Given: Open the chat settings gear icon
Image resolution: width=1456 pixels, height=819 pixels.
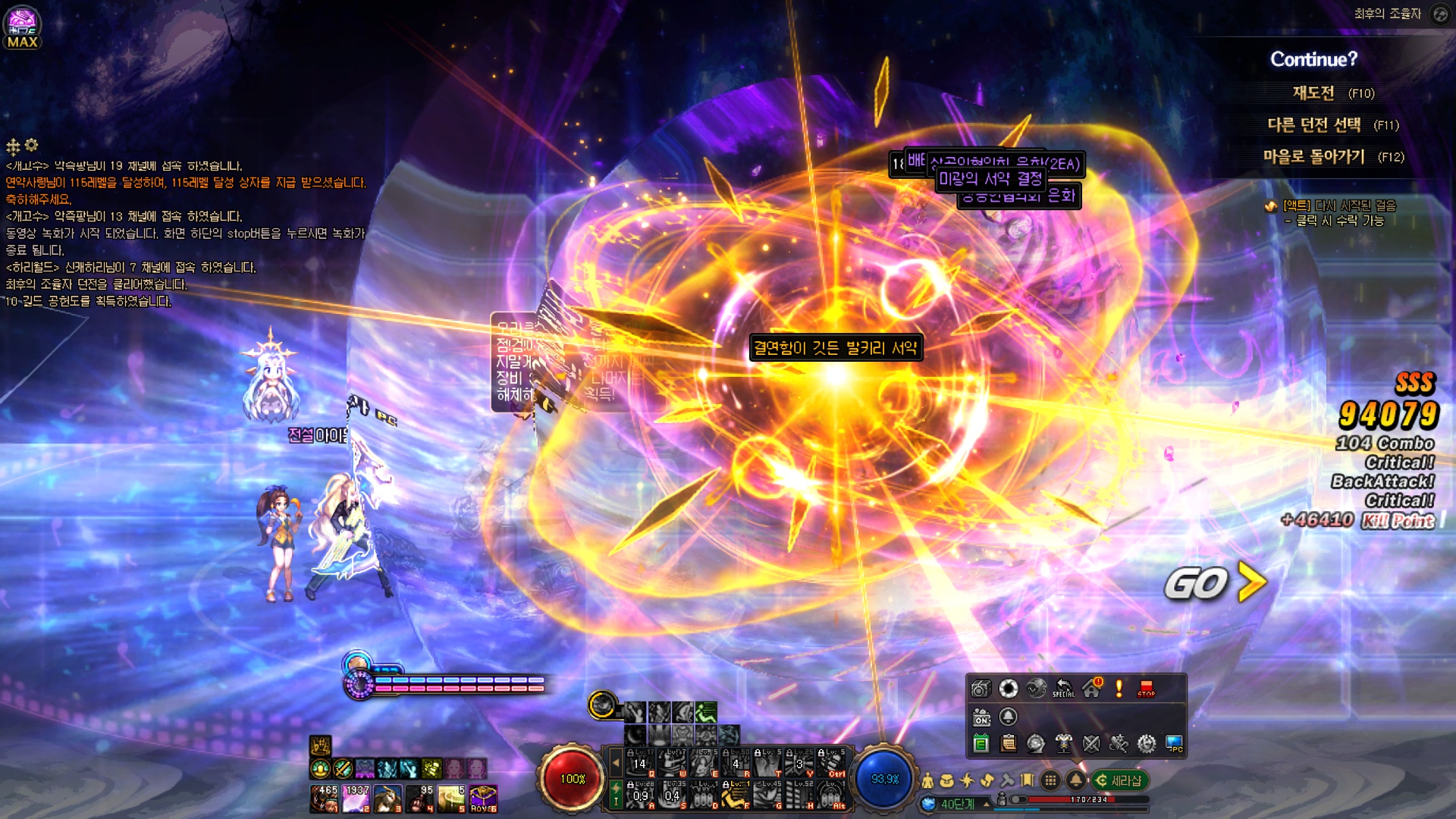Looking at the screenshot, I should click(31, 145).
